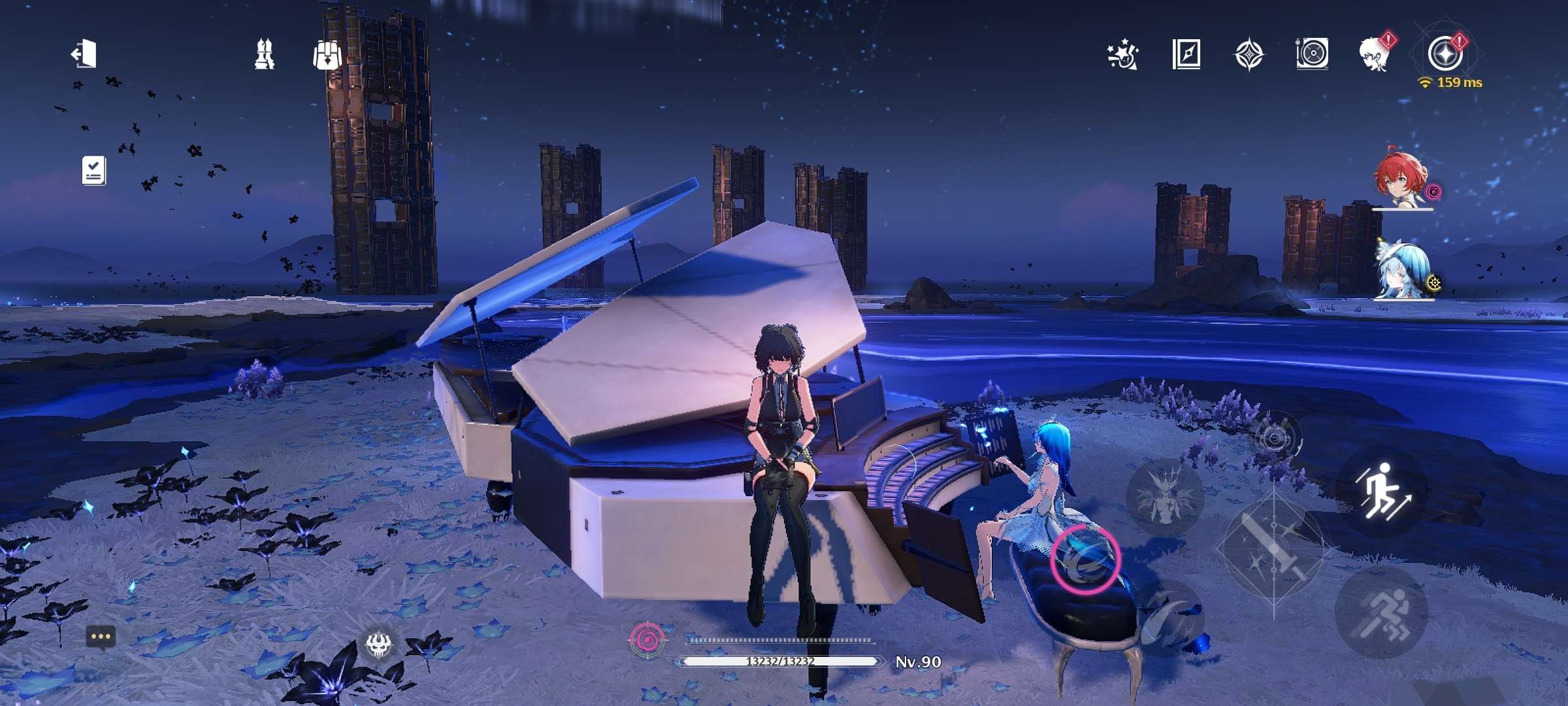Open the backpack inventory
This screenshot has height=706, width=1568.
tap(327, 54)
